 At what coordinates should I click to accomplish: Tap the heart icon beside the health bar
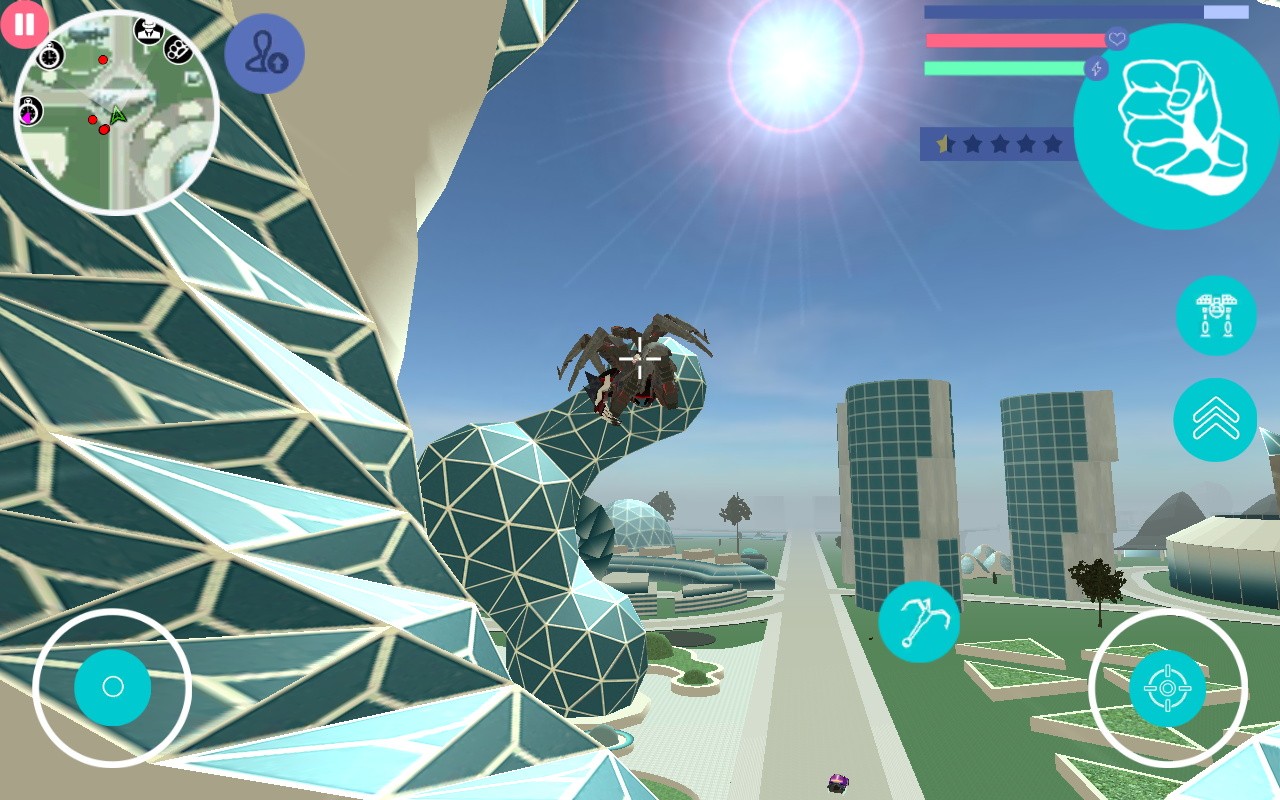1118,40
